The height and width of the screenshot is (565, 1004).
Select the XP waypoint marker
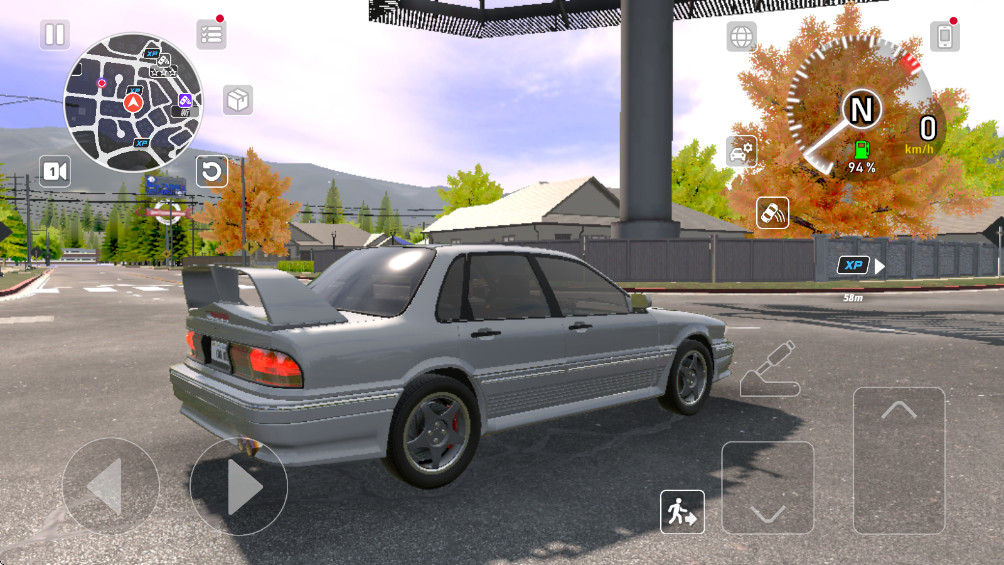coord(853,265)
